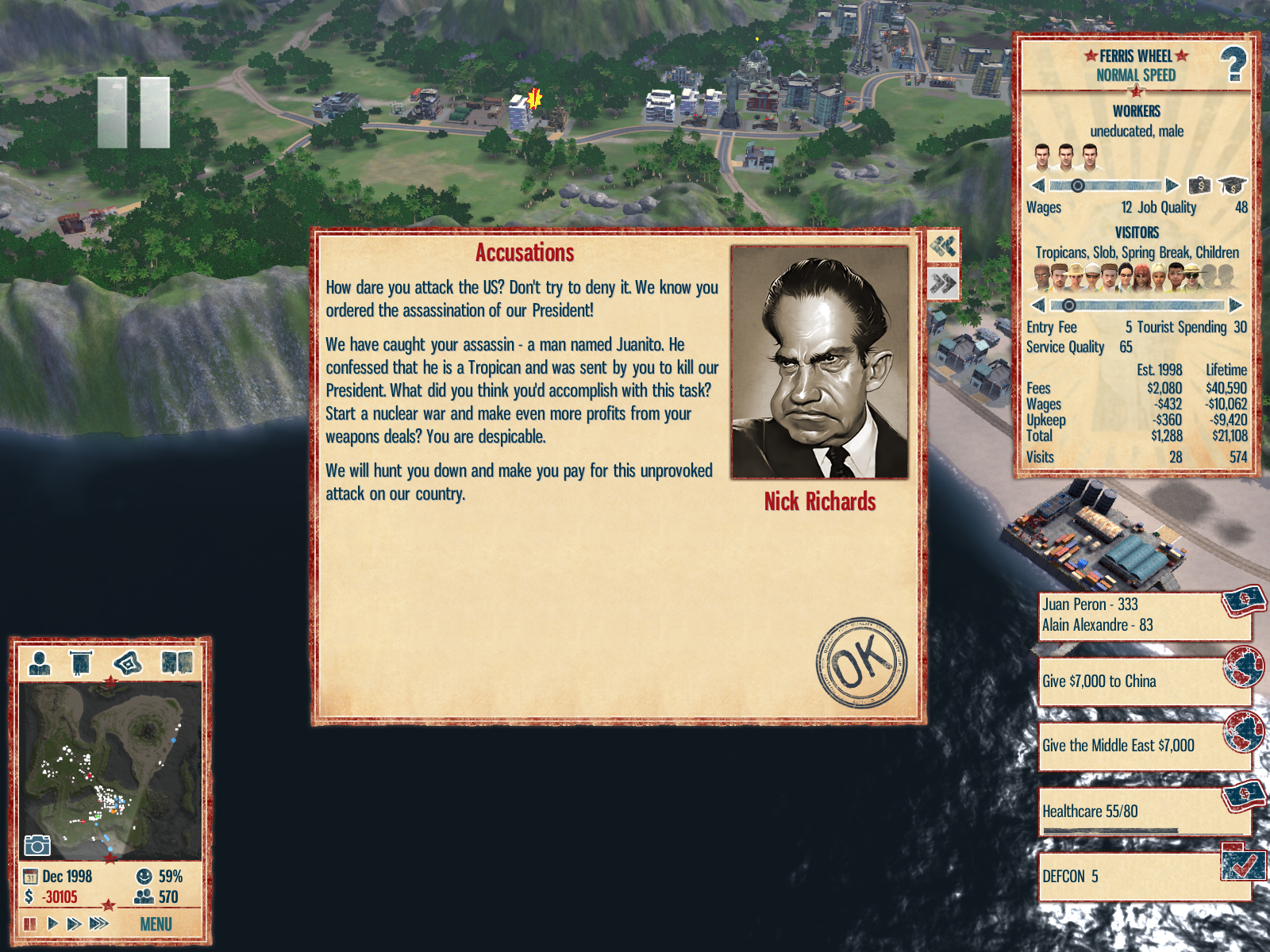Click the briefcase with dollar sign icon
The height and width of the screenshot is (952, 1270).
(1199, 186)
